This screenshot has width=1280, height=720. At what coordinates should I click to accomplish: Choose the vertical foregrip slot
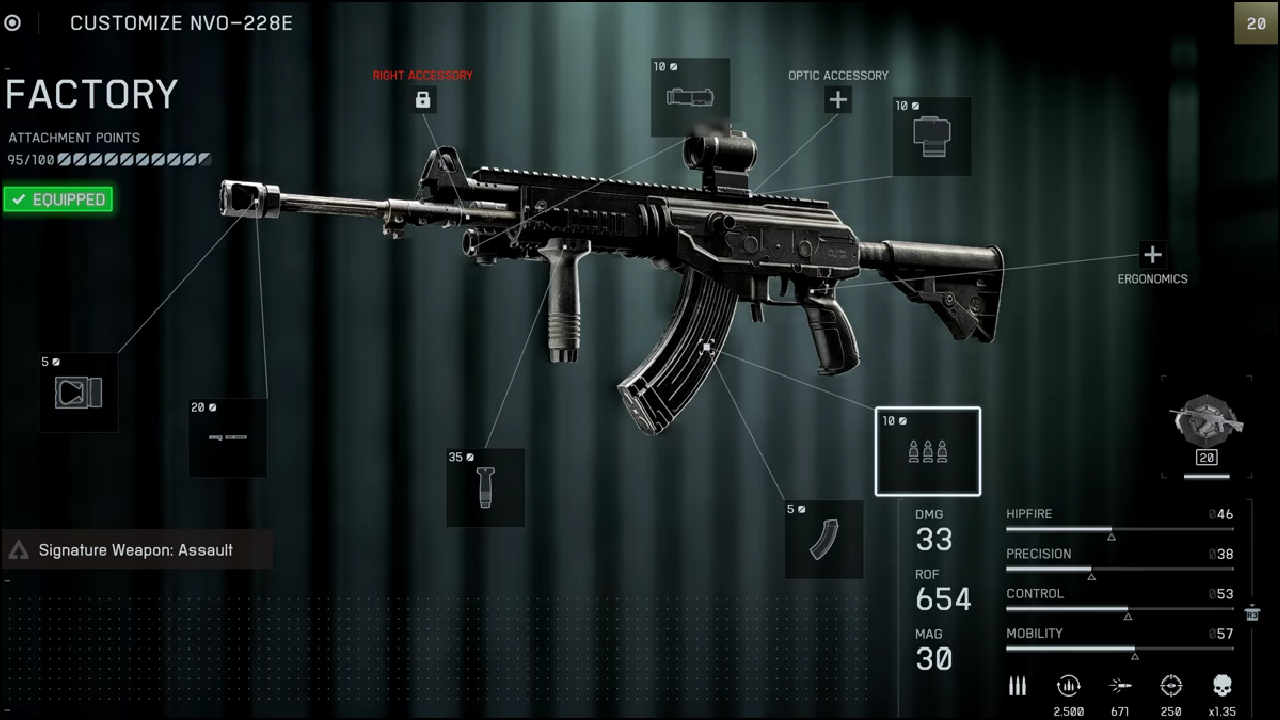[x=486, y=487]
